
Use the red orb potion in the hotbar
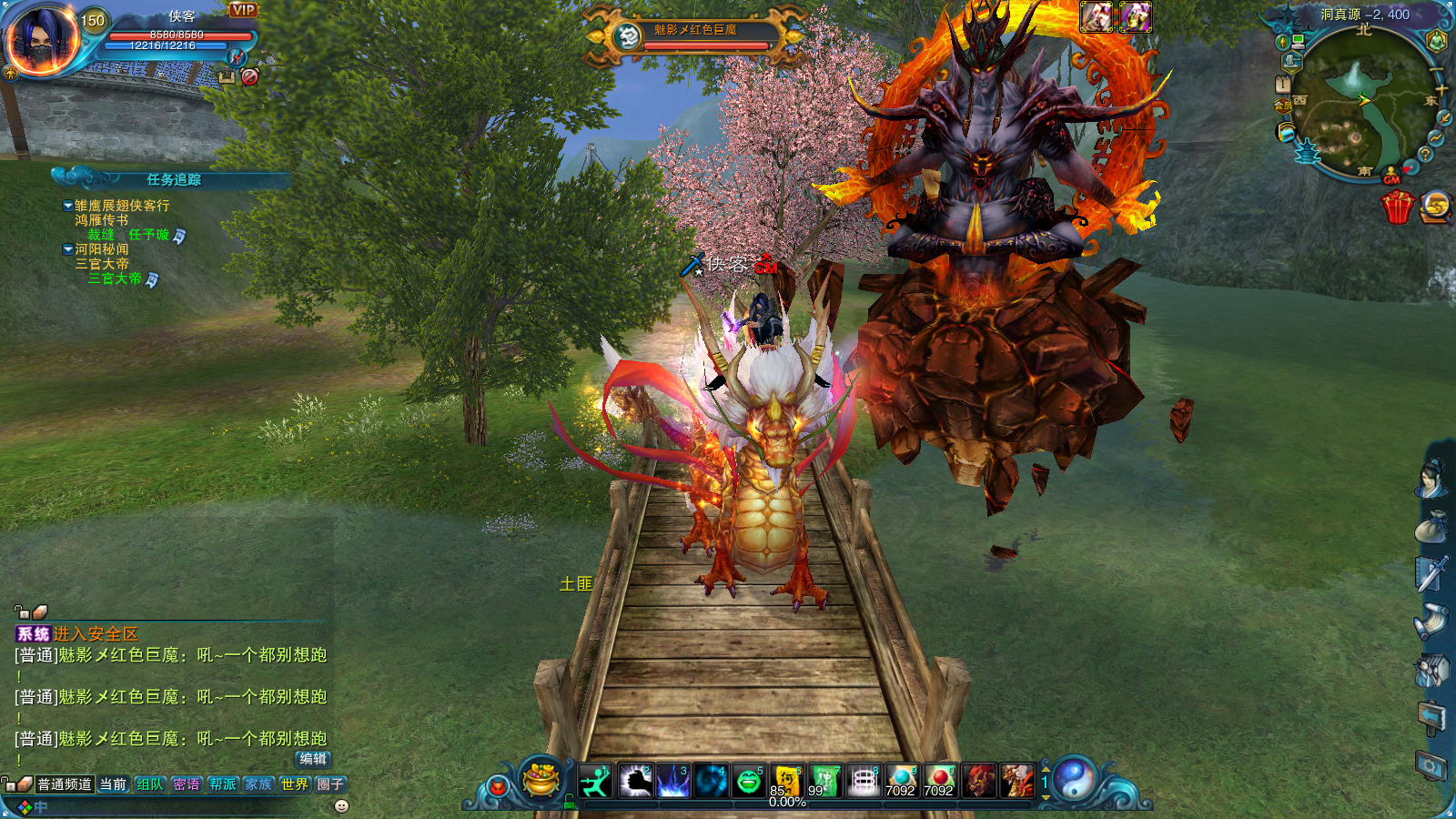[939, 781]
